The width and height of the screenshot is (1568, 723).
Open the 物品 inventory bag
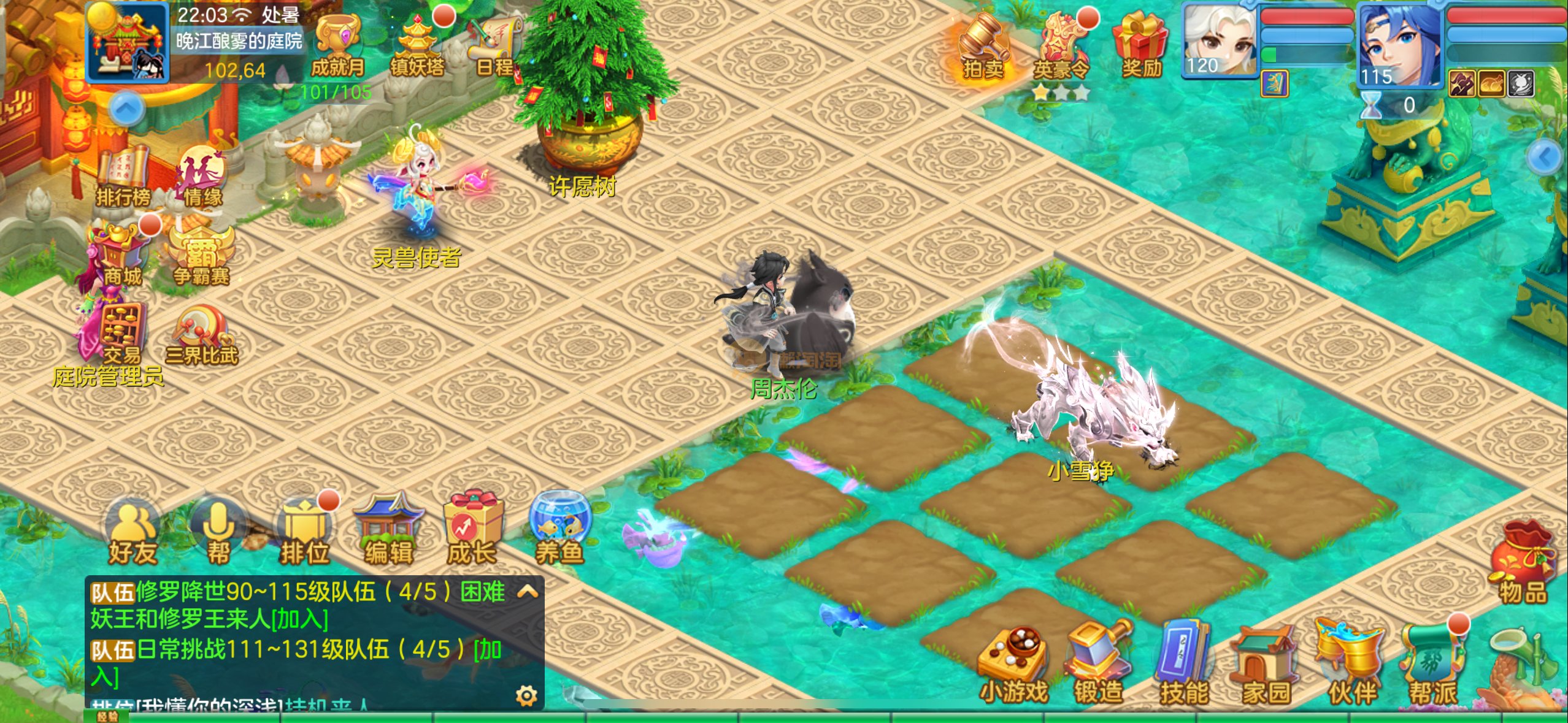click(1523, 567)
